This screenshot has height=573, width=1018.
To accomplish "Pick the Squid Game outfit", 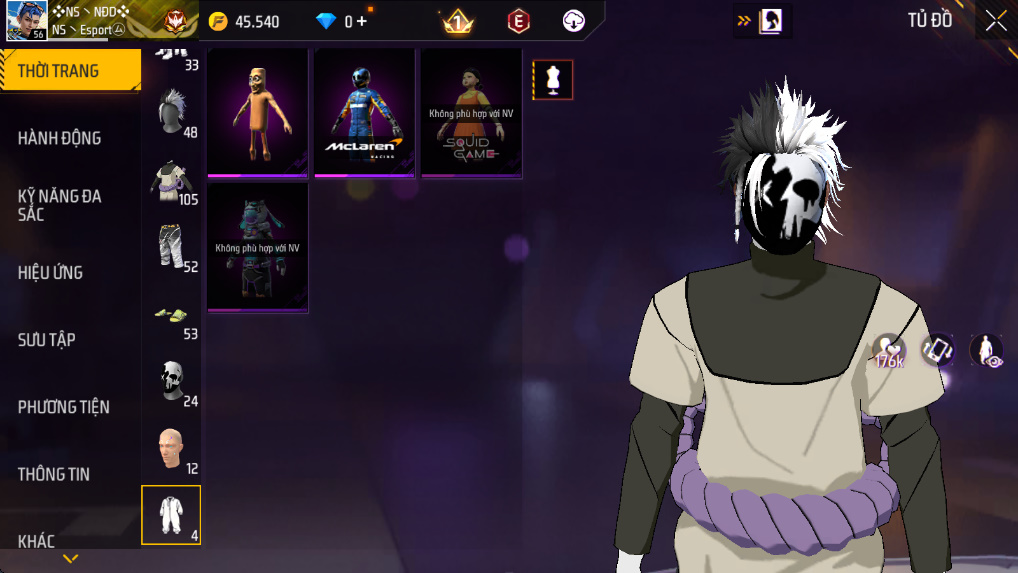I will (x=470, y=113).
